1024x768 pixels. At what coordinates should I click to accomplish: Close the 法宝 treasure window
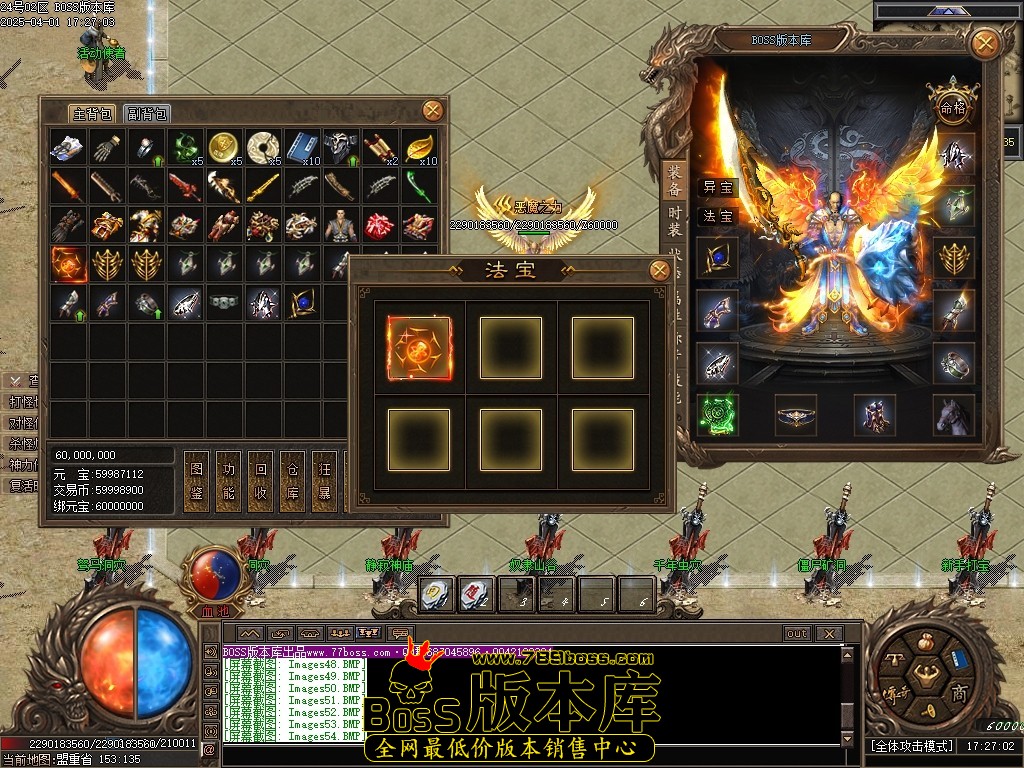[659, 270]
